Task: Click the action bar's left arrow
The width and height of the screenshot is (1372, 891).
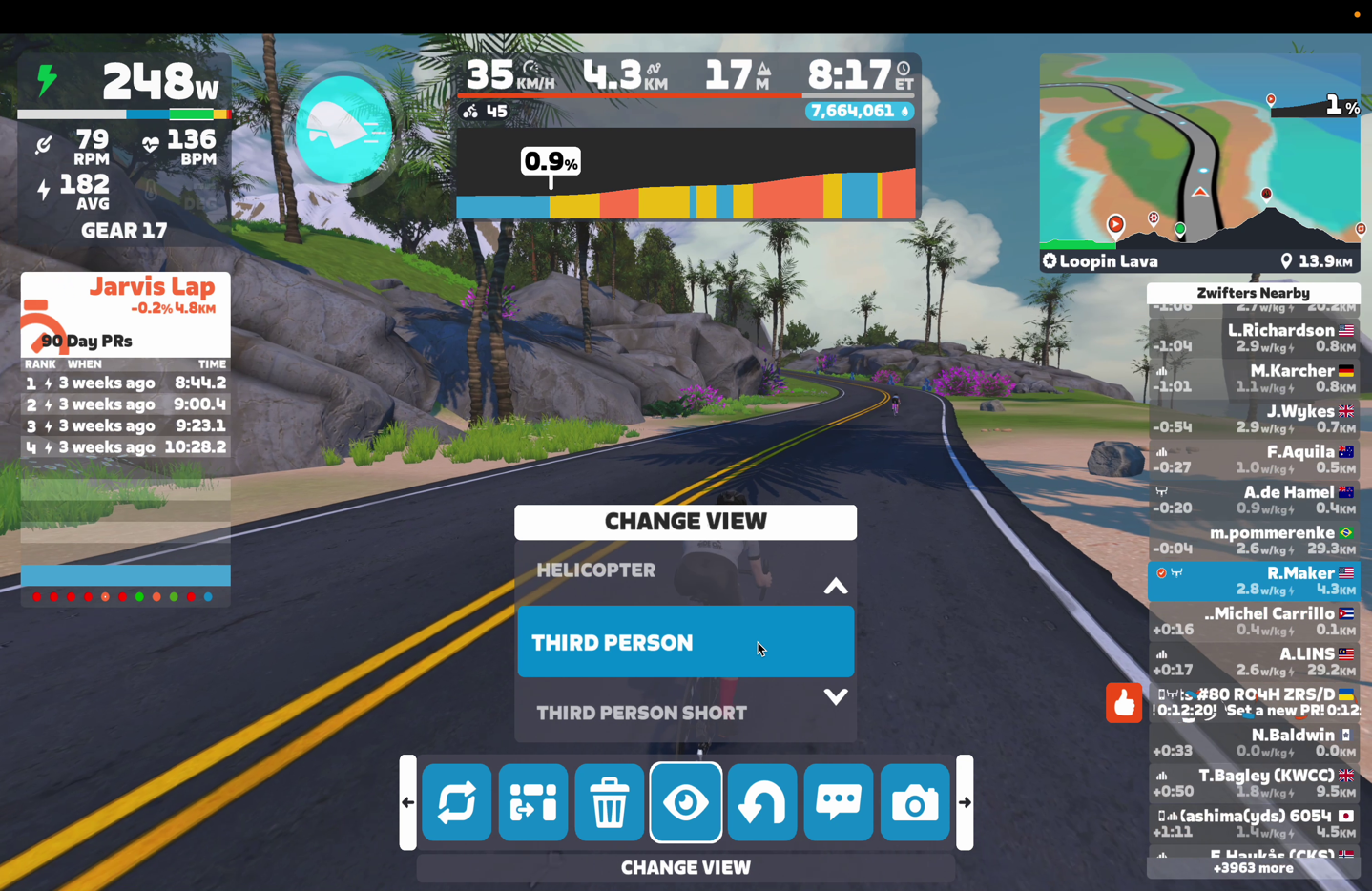Action: [x=408, y=802]
